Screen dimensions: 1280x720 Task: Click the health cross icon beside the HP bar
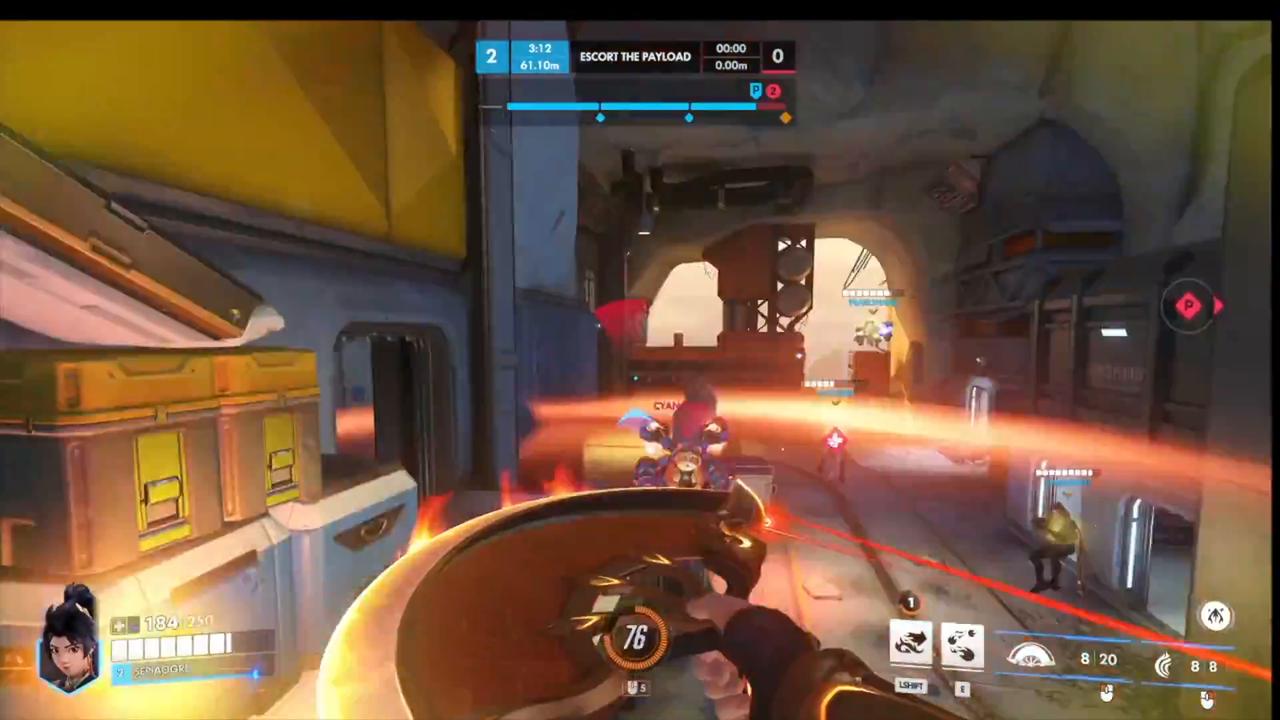point(118,624)
